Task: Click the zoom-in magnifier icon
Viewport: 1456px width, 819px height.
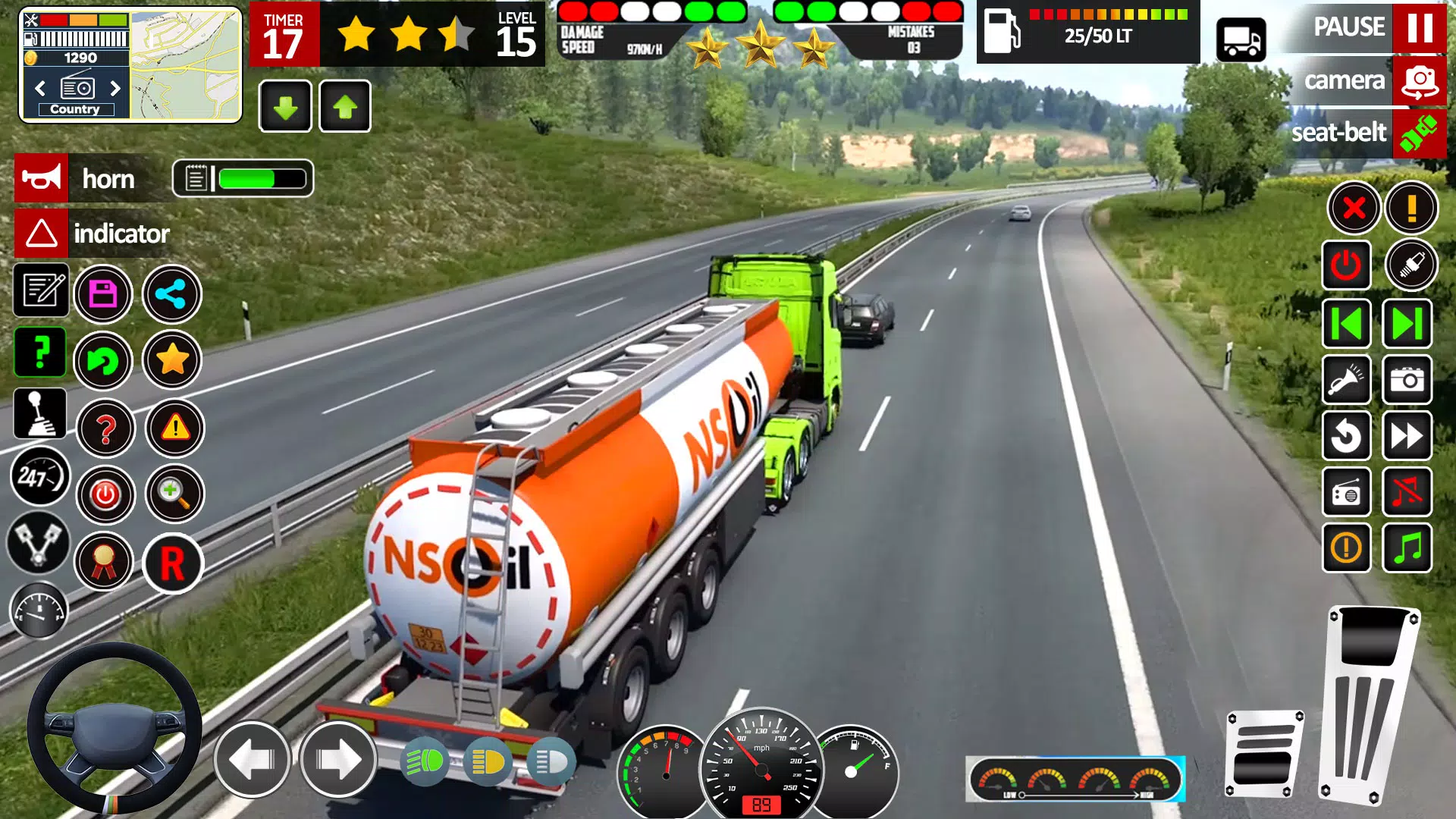Action: point(172,494)
